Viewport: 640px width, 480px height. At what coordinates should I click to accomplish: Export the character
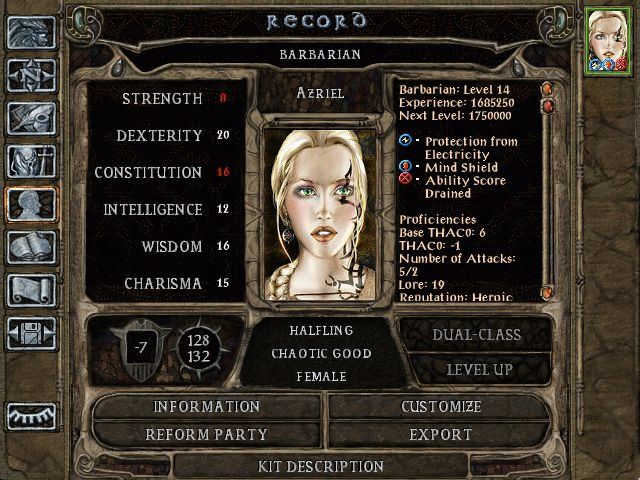(x=441, y=435)
